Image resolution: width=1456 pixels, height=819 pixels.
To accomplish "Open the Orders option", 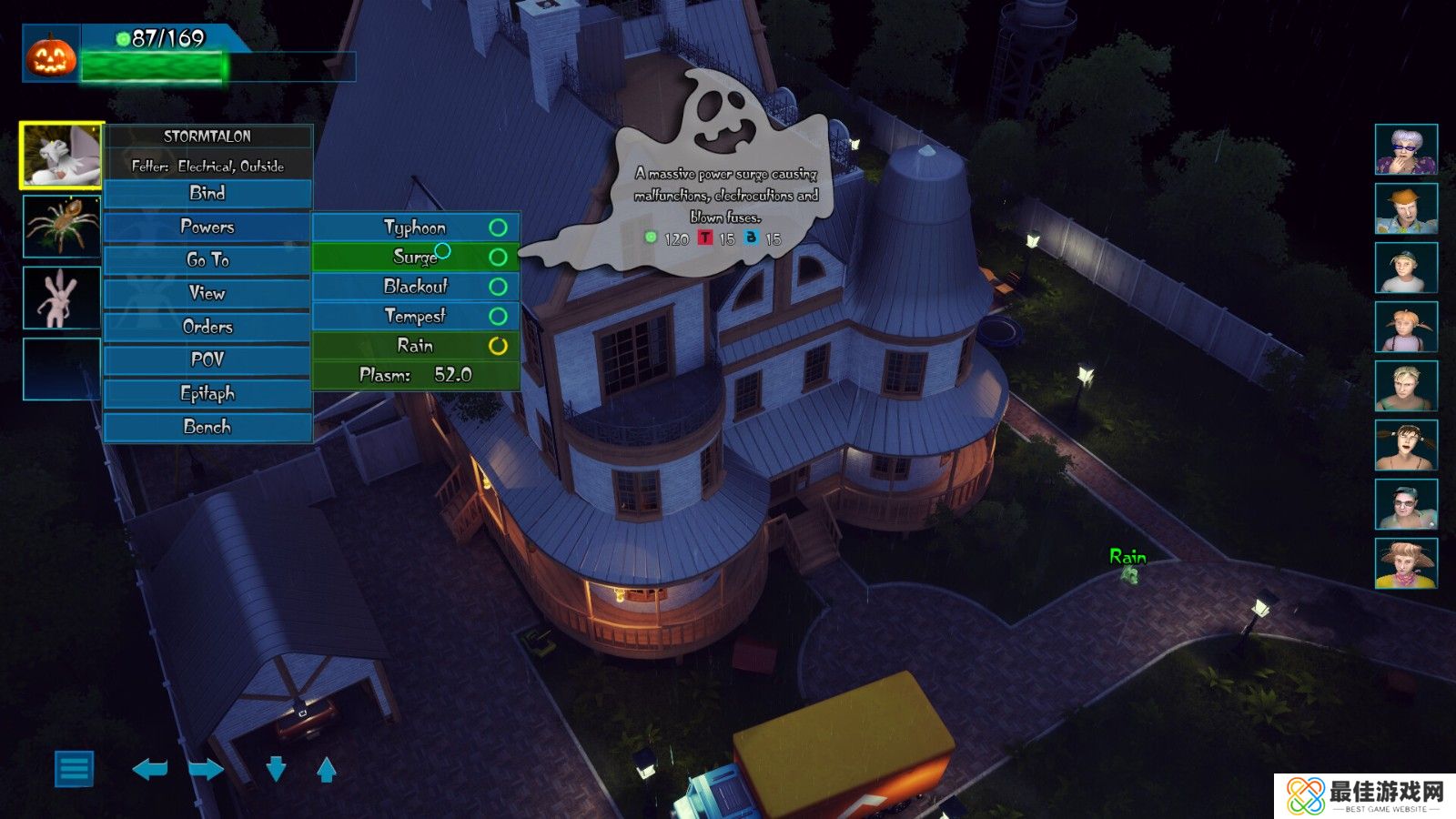I will coord(207,327).
